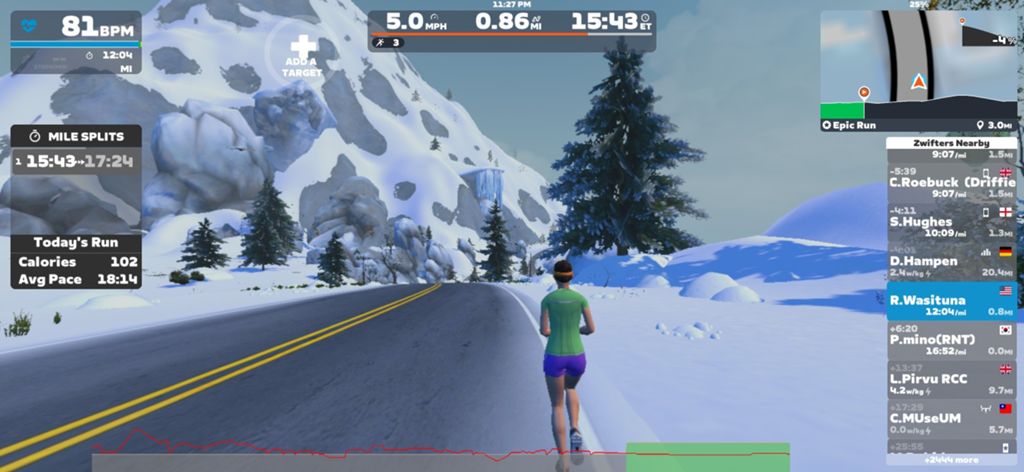Expand the more Zwifters link
The image size is (1024, 472).
951,460
